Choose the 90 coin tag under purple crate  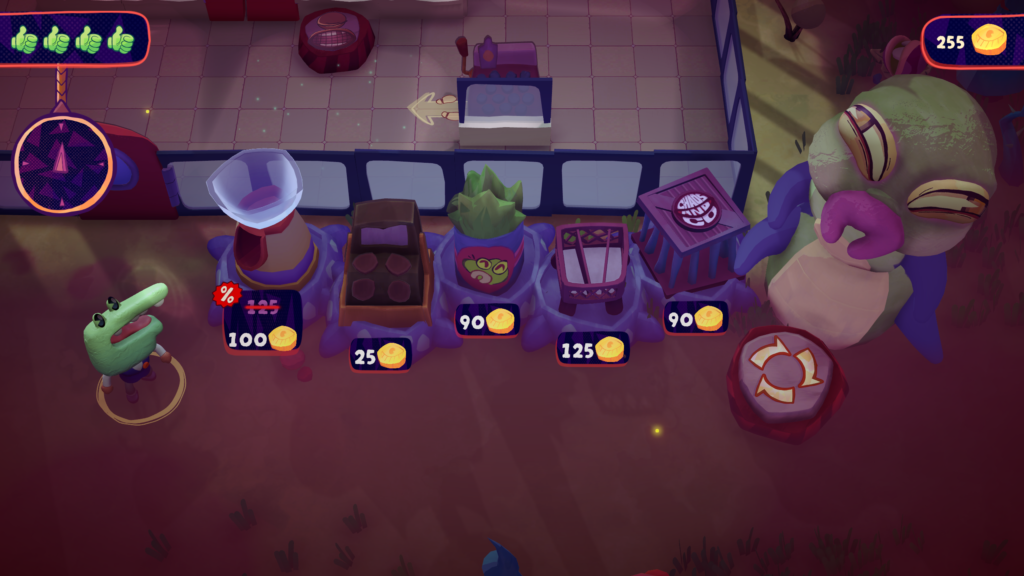[x=695, y=318]
